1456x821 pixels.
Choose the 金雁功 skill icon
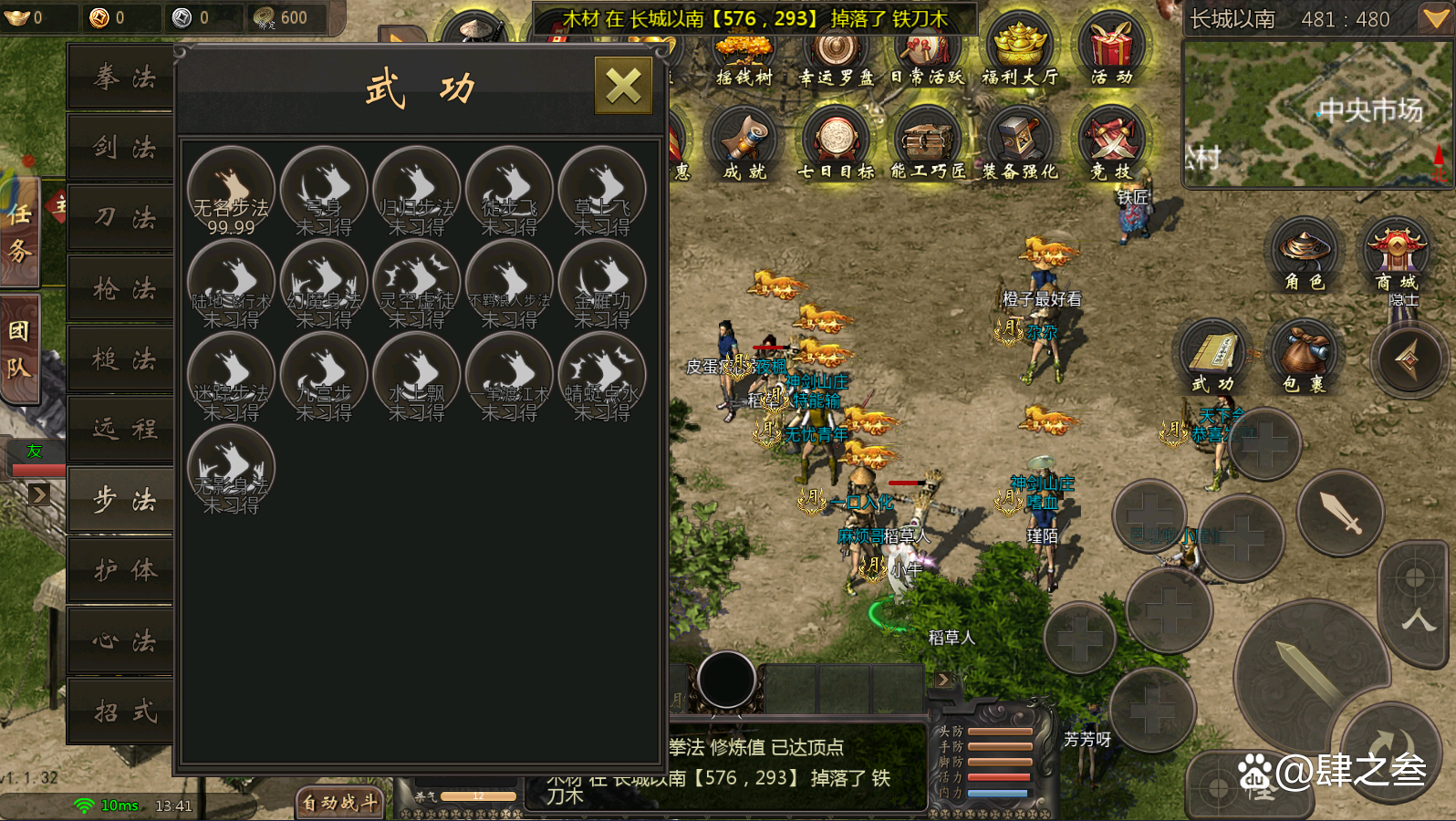601,284
